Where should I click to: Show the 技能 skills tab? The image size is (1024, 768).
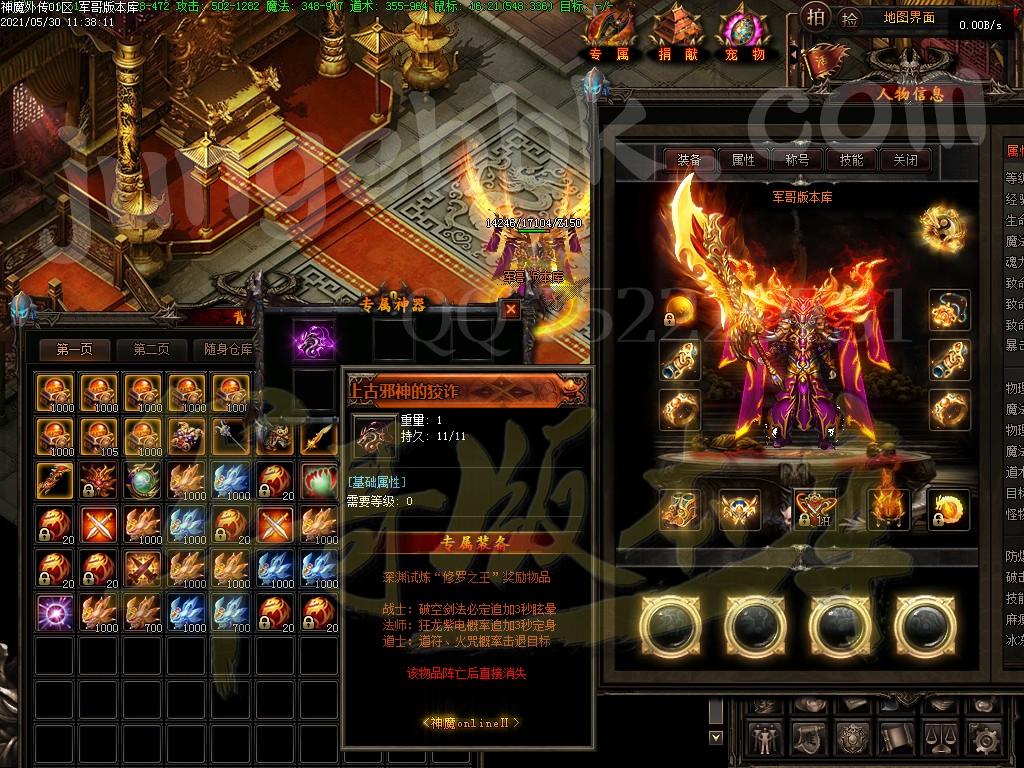pyautogui.click(x=851, y=160)
